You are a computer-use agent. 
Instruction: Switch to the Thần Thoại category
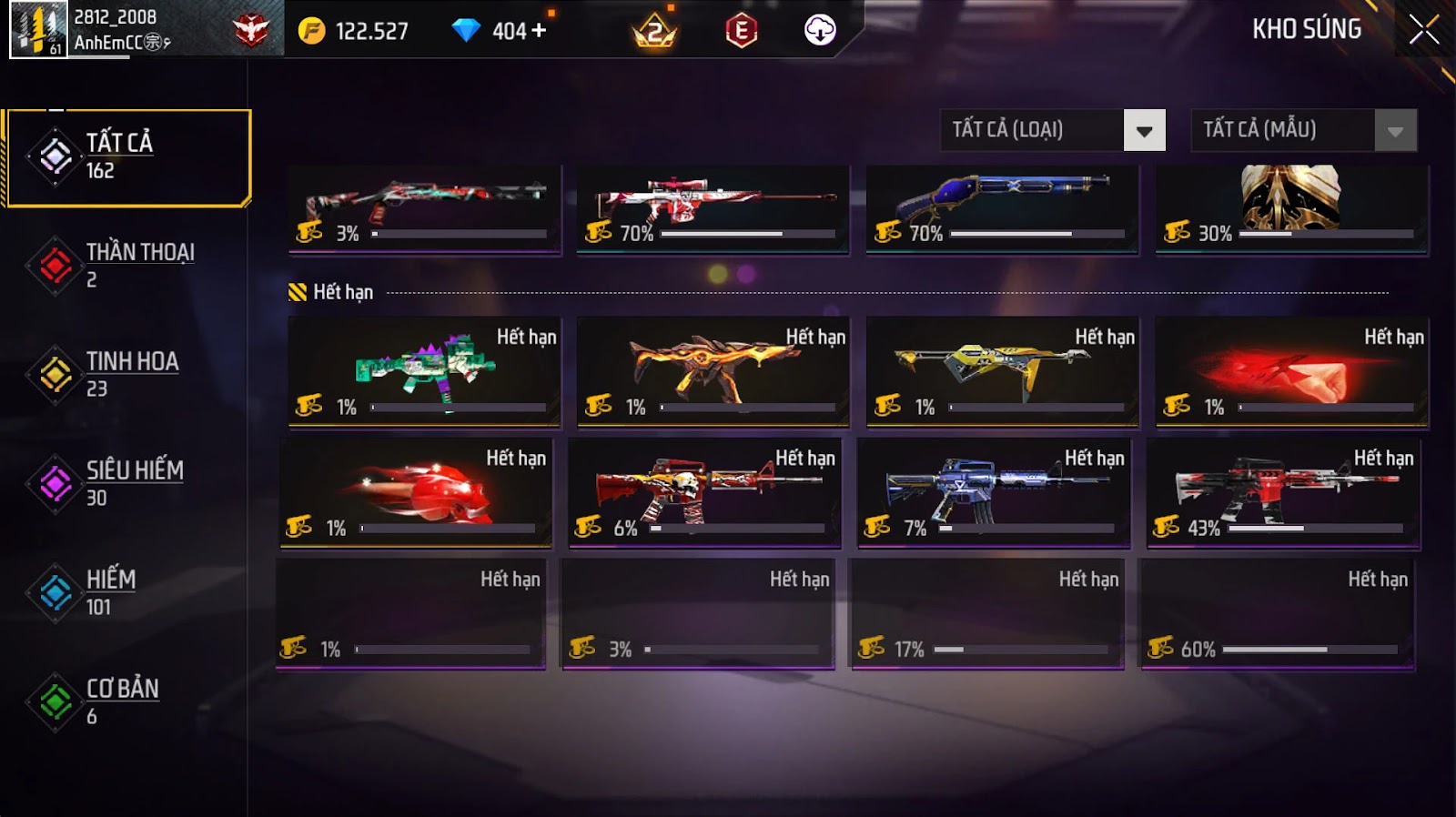click(x=127, y=266)
